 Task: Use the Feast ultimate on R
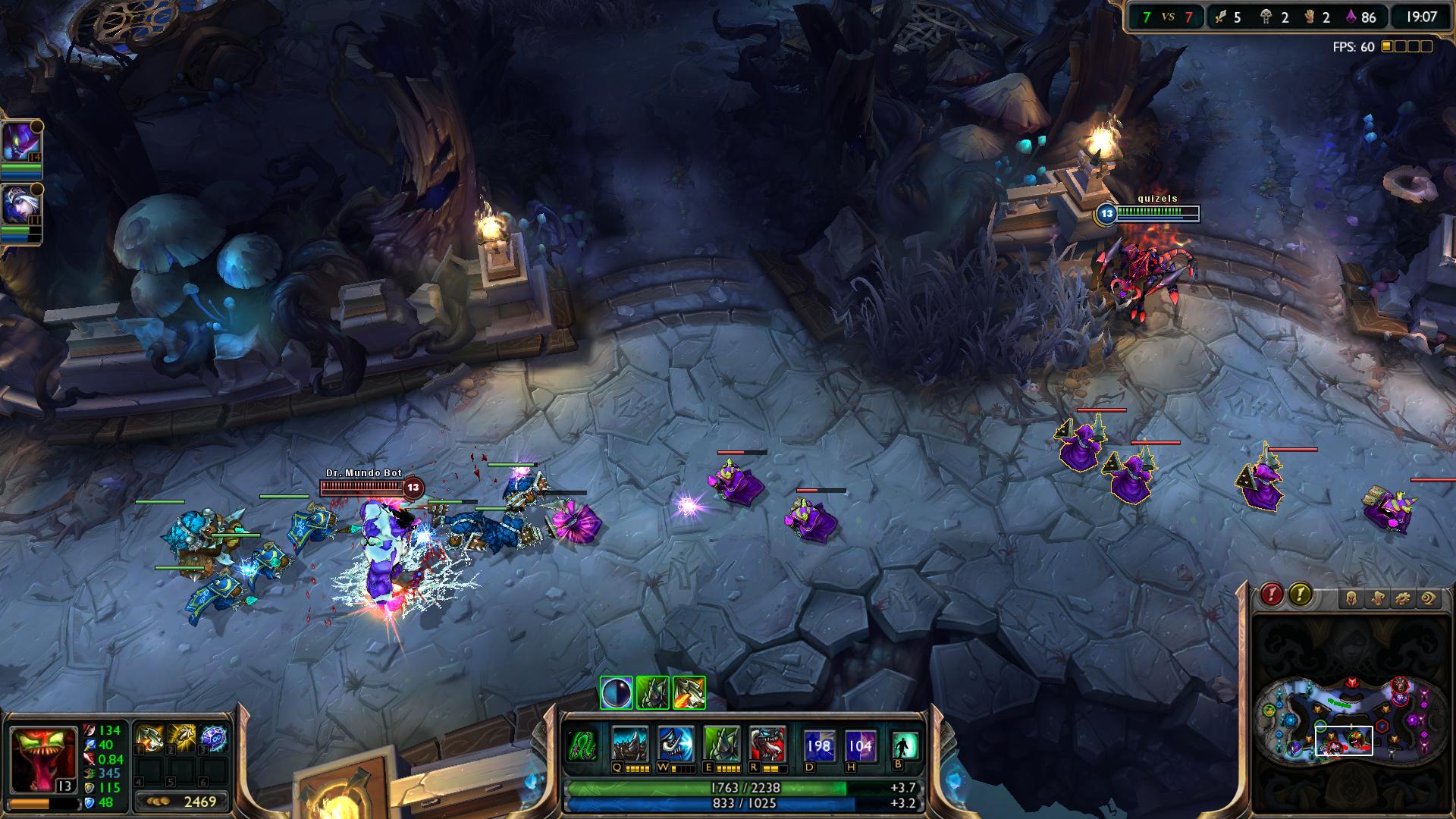[767, 744]
